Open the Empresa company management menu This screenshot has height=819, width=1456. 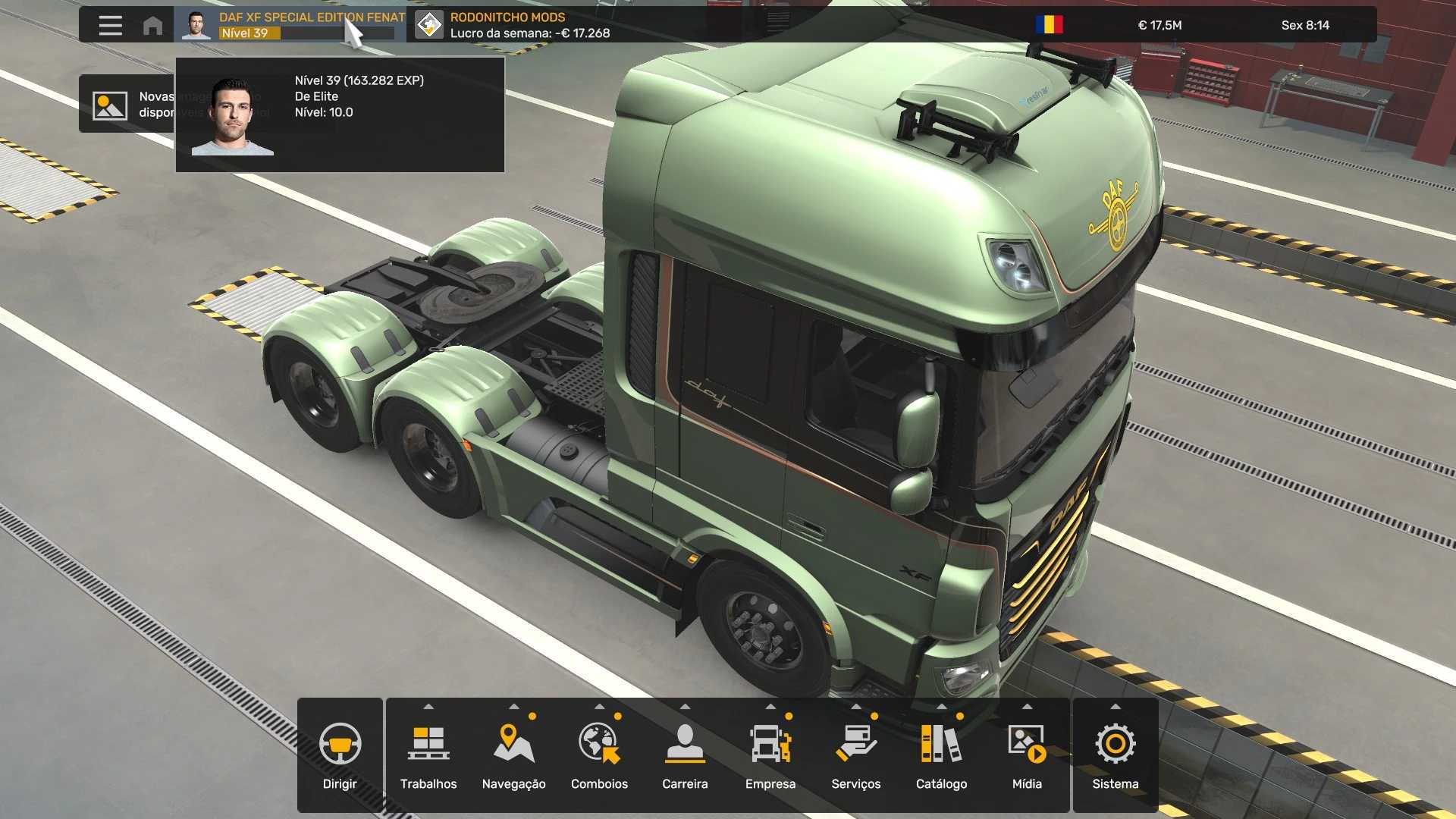click(x=770, y=755)
